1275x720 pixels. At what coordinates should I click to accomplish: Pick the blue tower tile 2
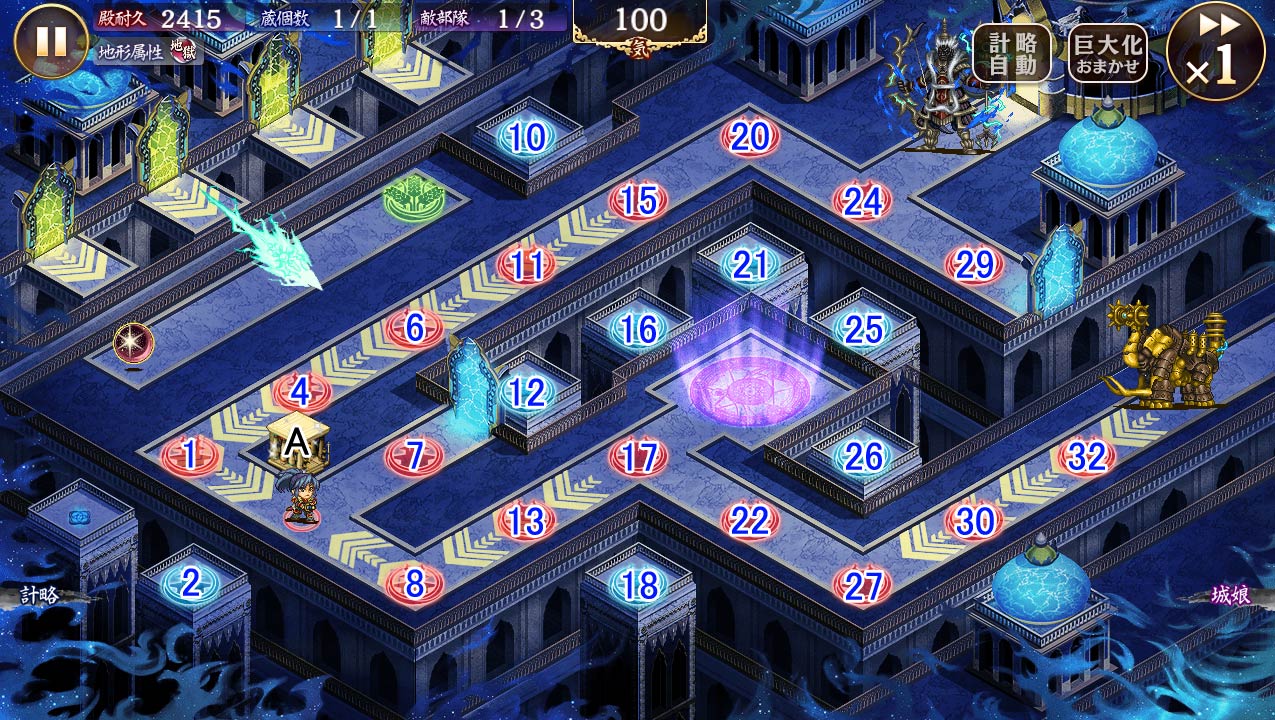click(190, 583)
